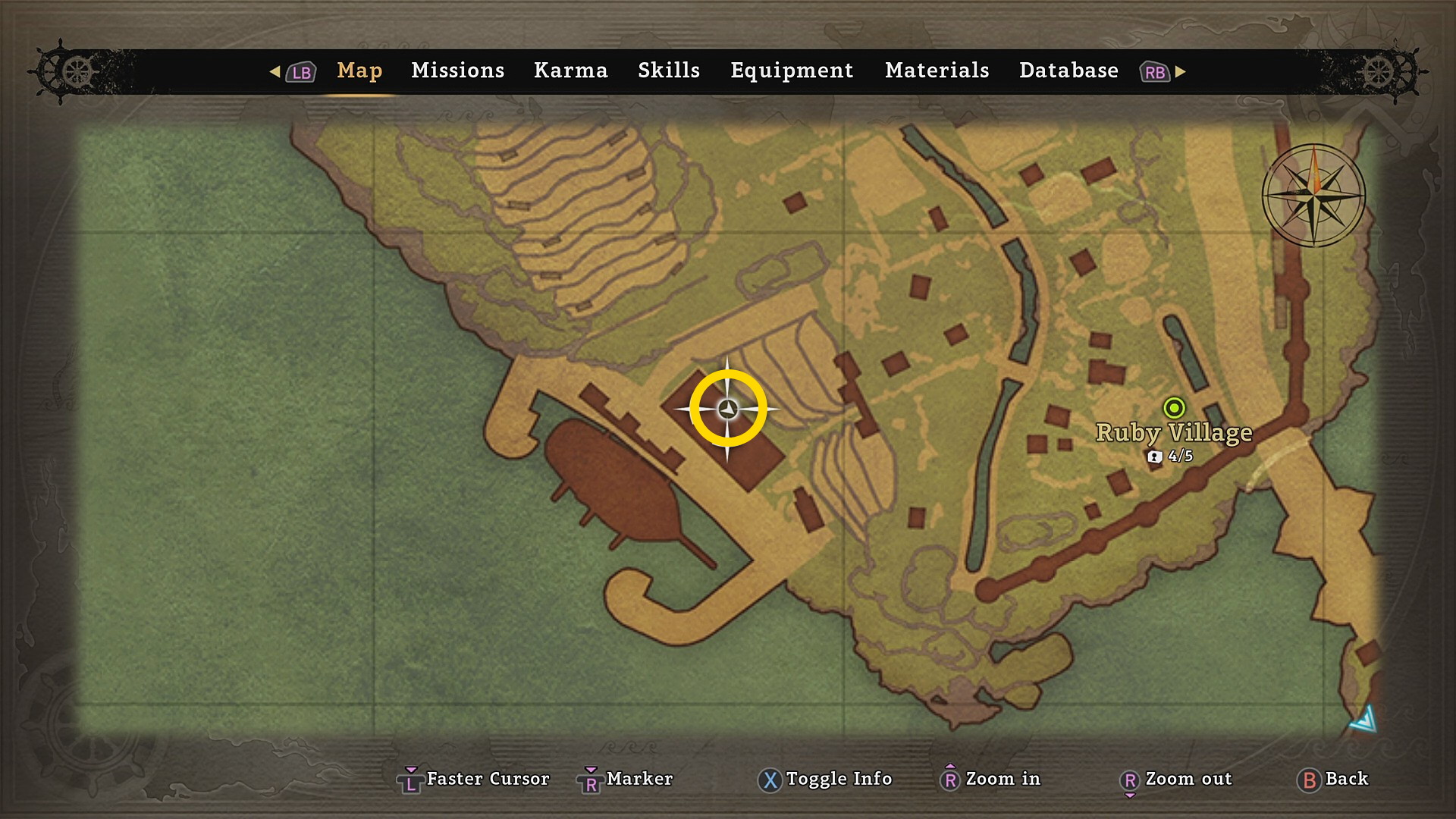Select the Ruby Village map marker
The width and height of the screenshot is (1456, 819).
1174,409
